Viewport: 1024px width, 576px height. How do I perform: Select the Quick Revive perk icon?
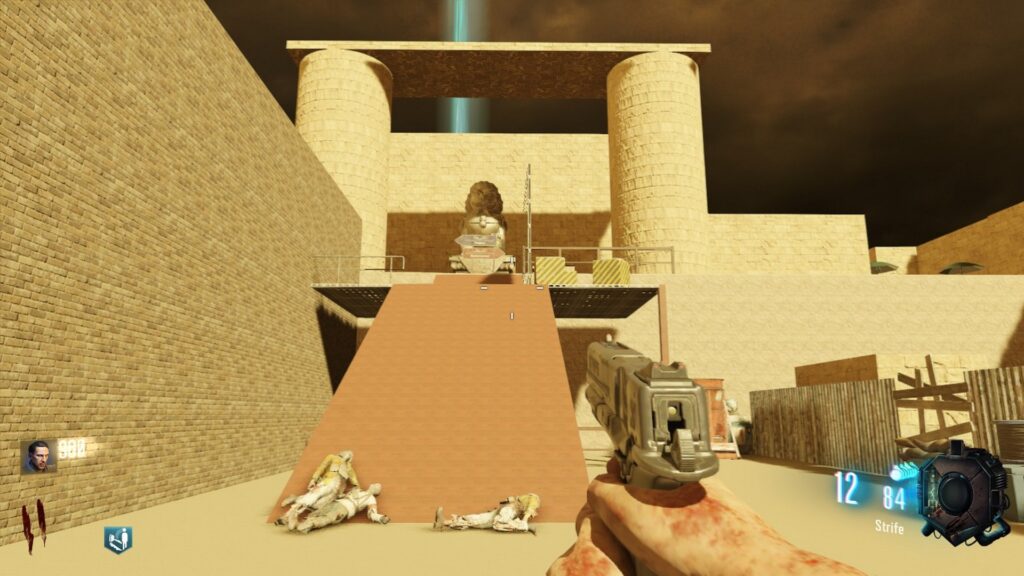118,540
